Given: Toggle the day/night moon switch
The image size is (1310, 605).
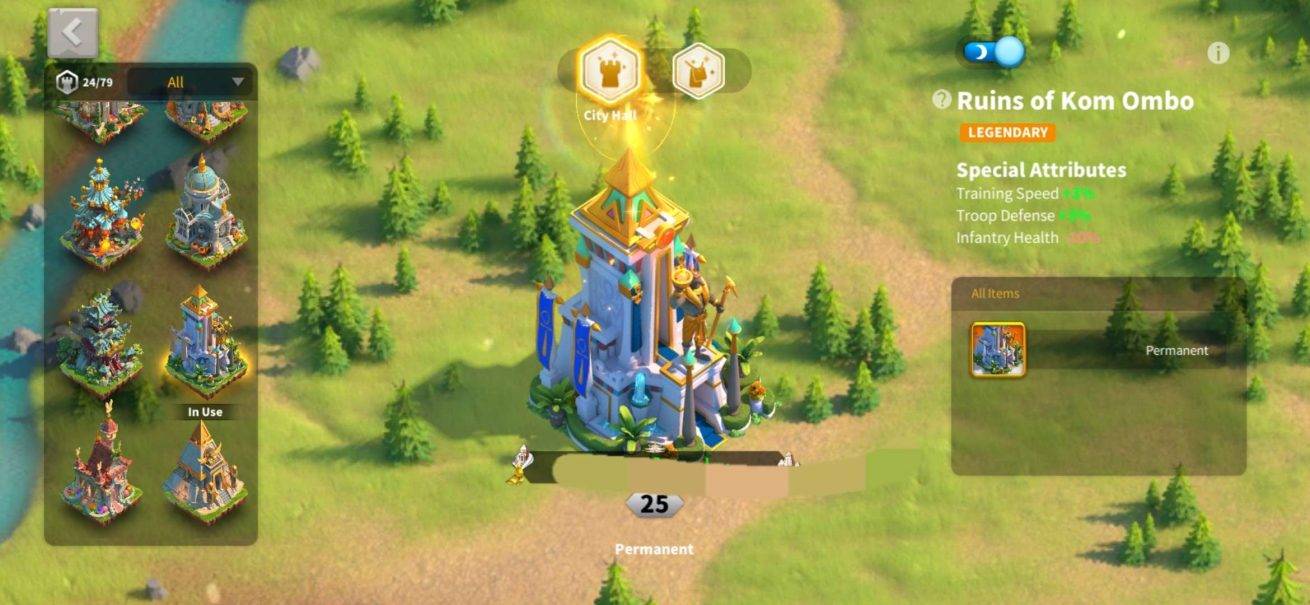Looking at the screenshot, I should [994, 52].
